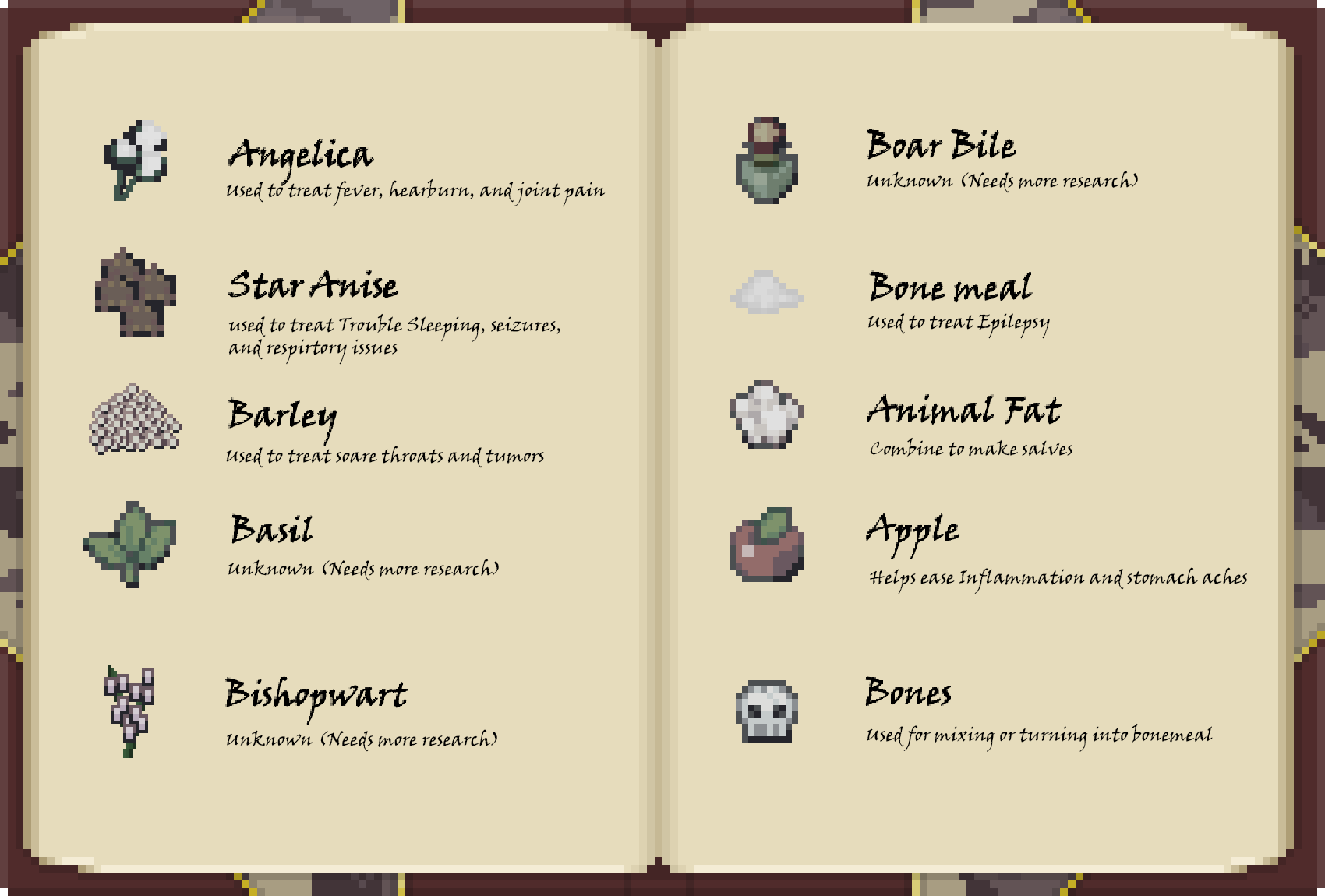Select the skull icon for Bones

tap(767, 711)
